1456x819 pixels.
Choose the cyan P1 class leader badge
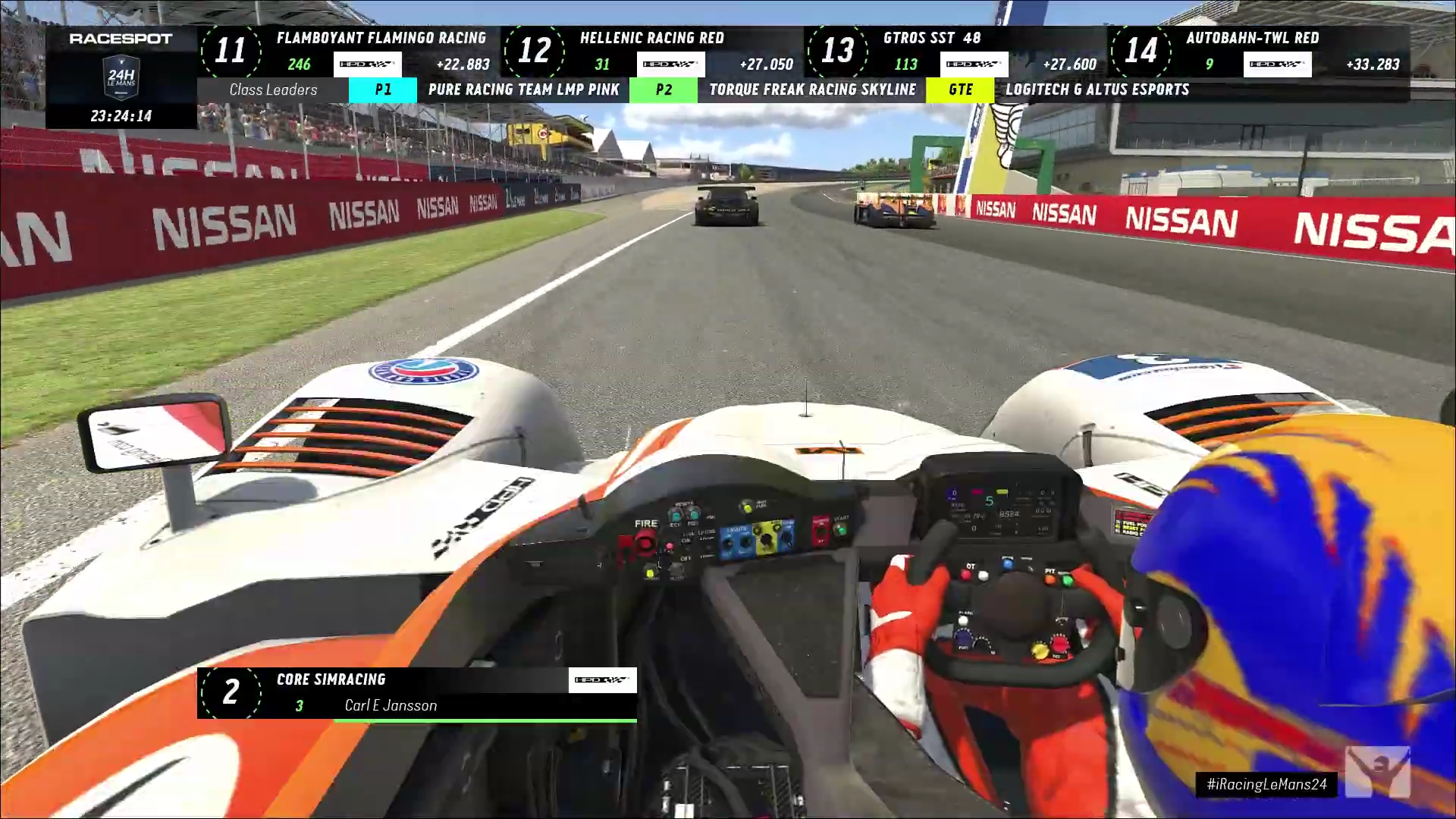383,89
